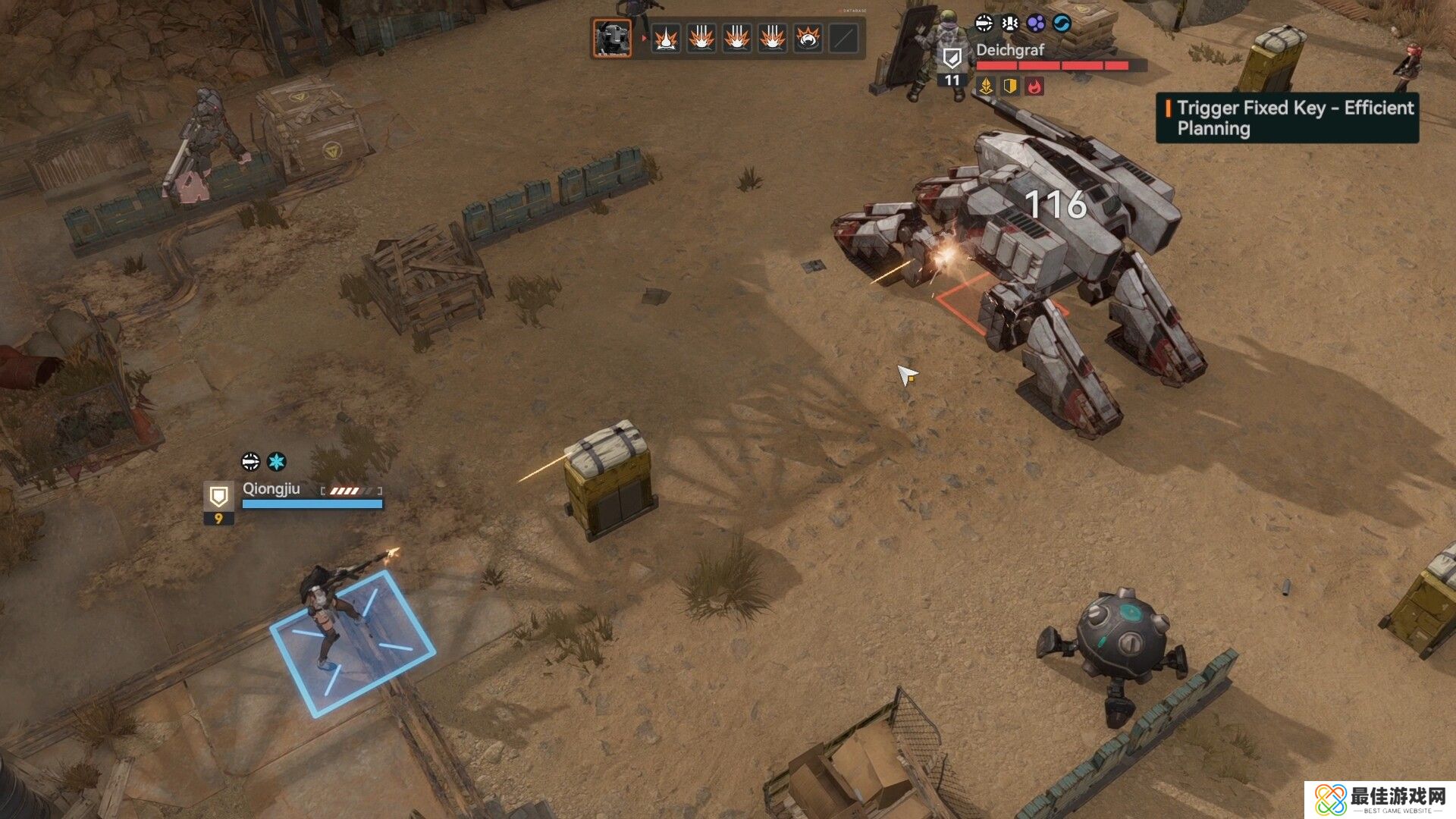Inspect Deichgraf's blue swirl status icon

pyautogui.click(x=1062, y=24)
